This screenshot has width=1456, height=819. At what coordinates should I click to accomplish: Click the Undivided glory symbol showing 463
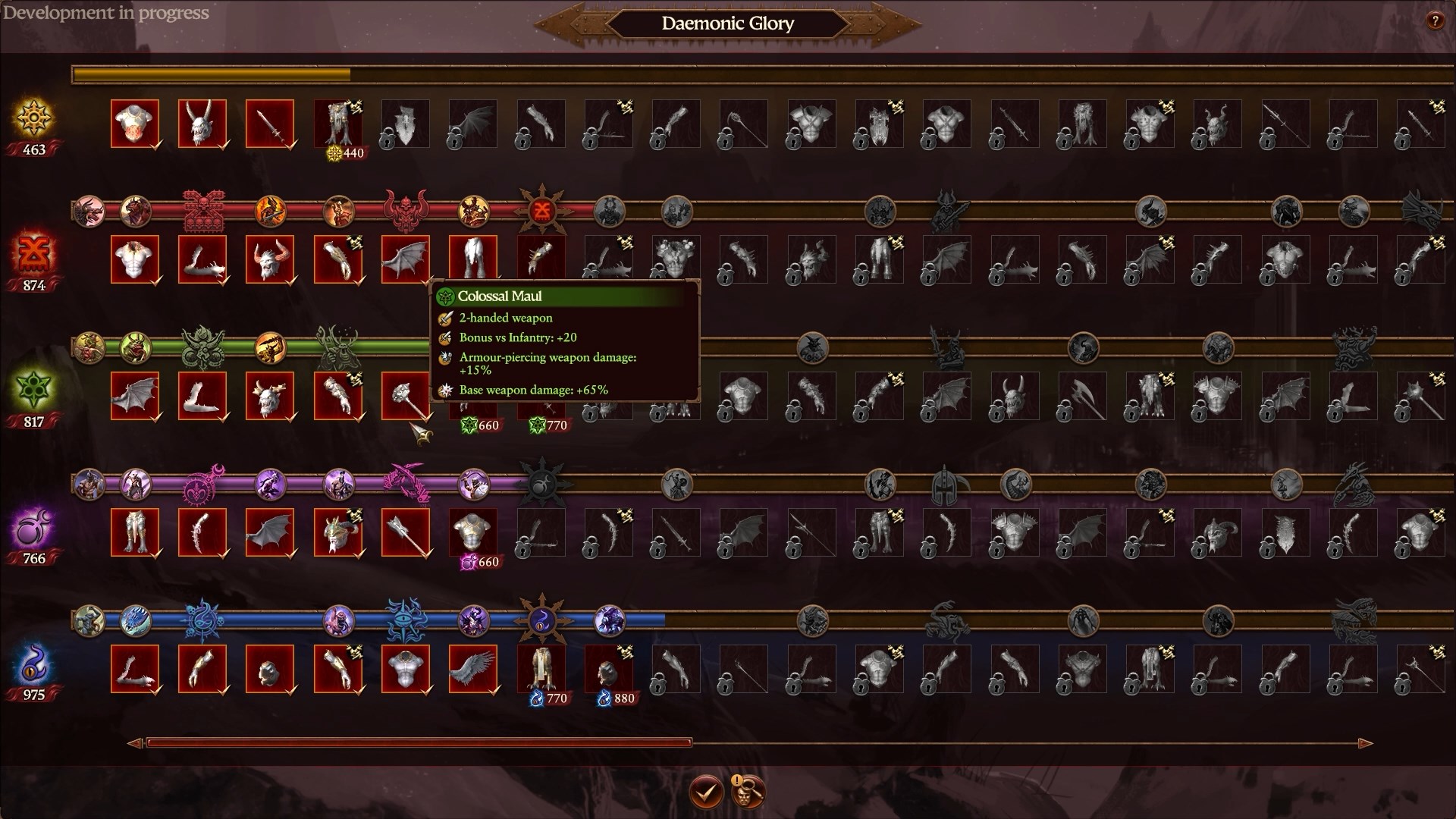(33, 119)
